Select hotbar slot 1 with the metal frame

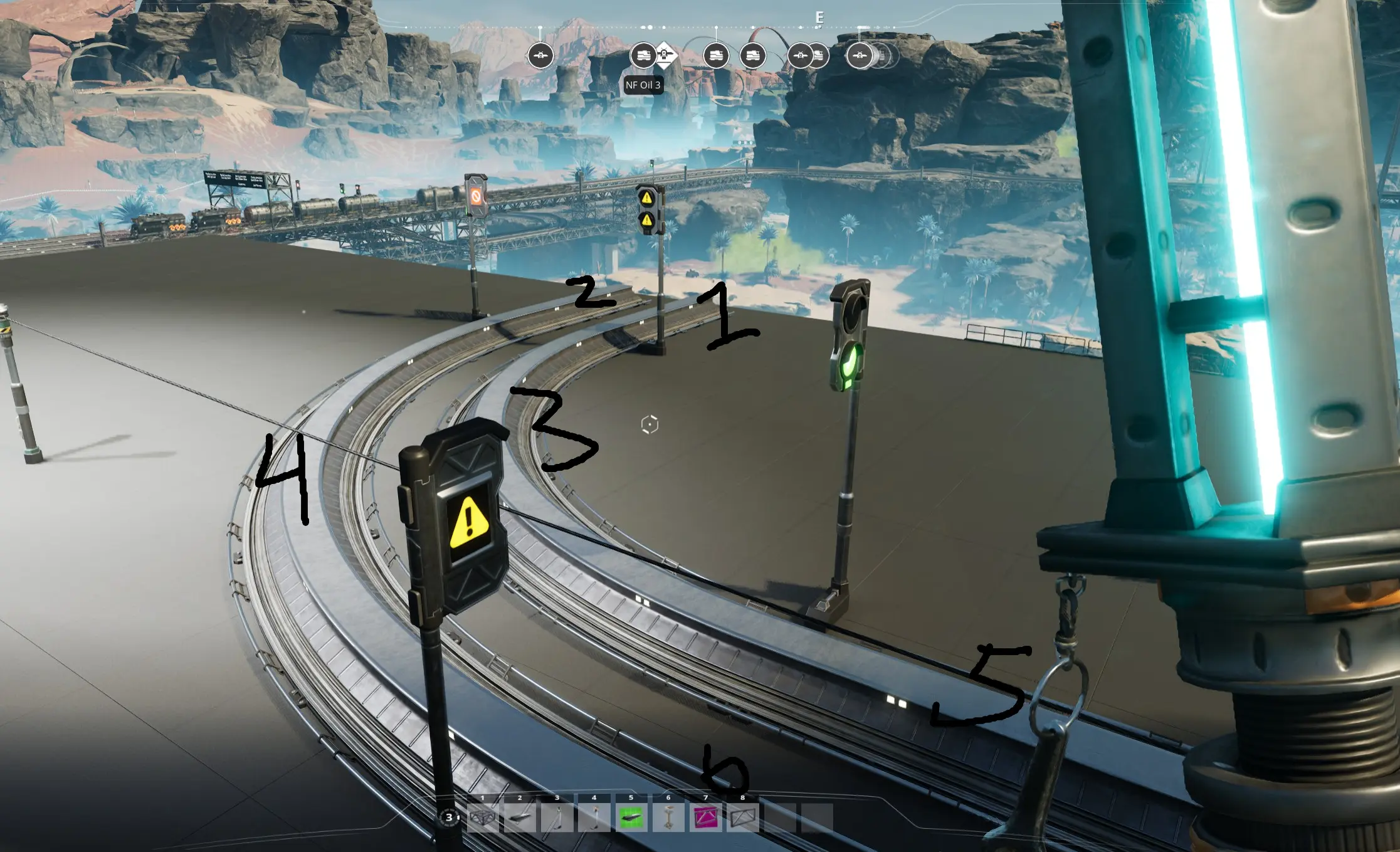tap(483, 818)
